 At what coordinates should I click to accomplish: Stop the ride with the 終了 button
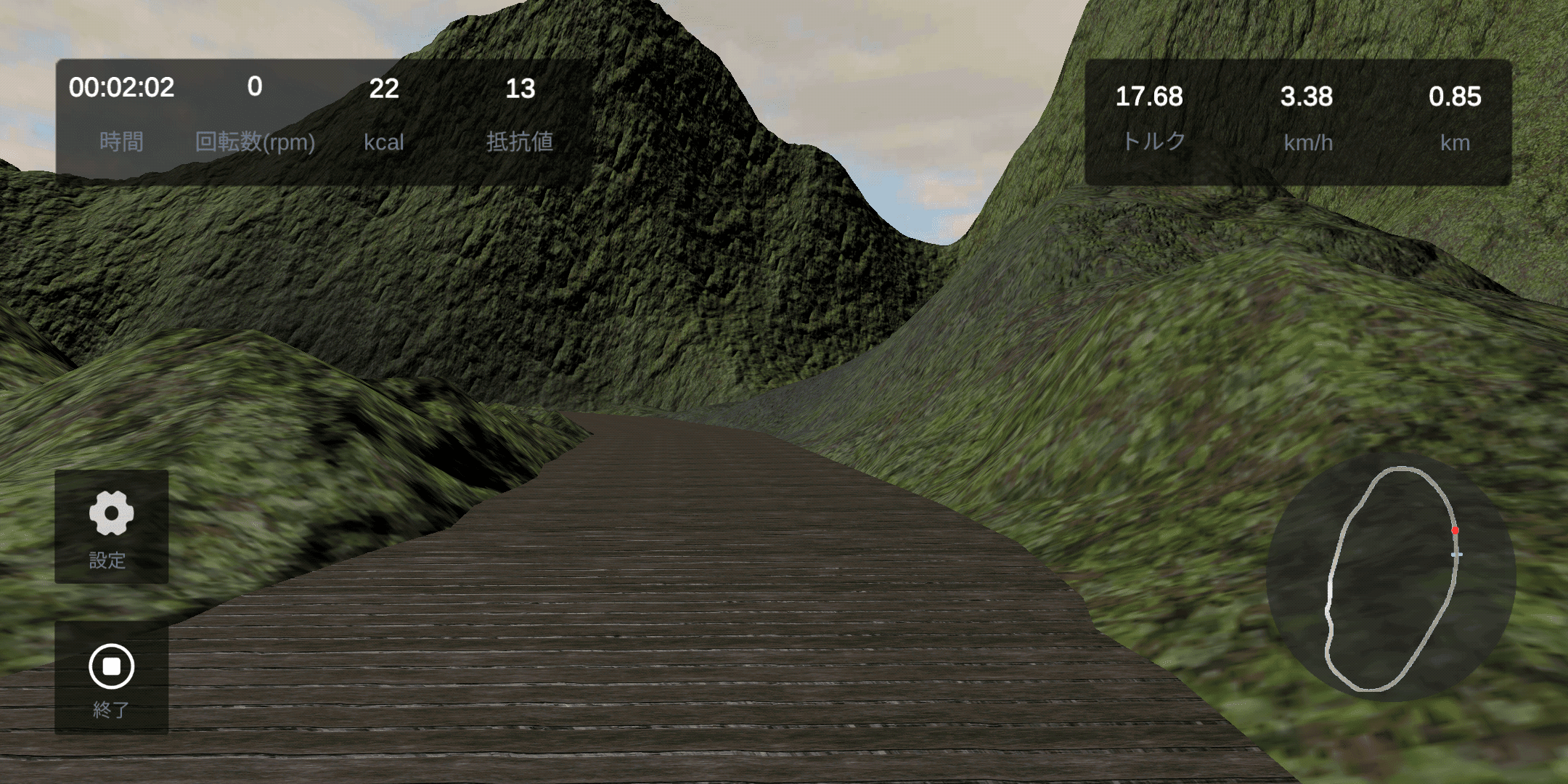pyautogui.click(x=111, y=677)
